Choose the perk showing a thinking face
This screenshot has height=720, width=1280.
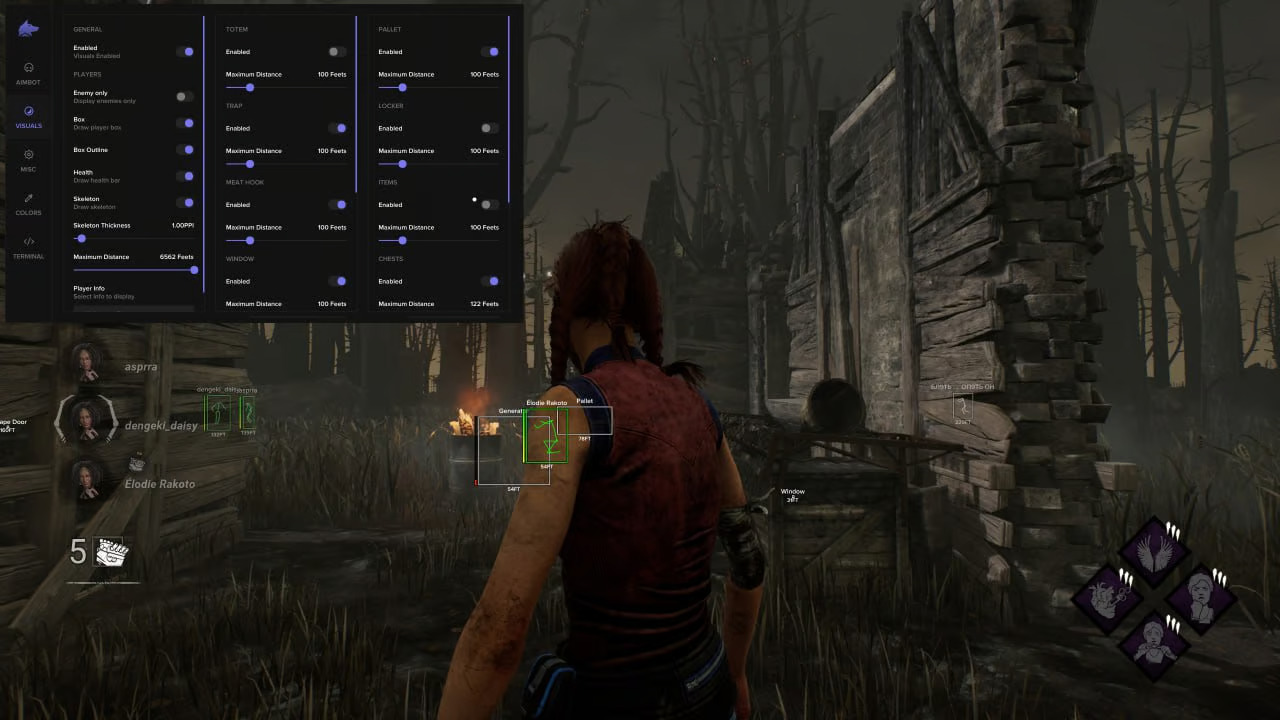(x=1199, y=597)
